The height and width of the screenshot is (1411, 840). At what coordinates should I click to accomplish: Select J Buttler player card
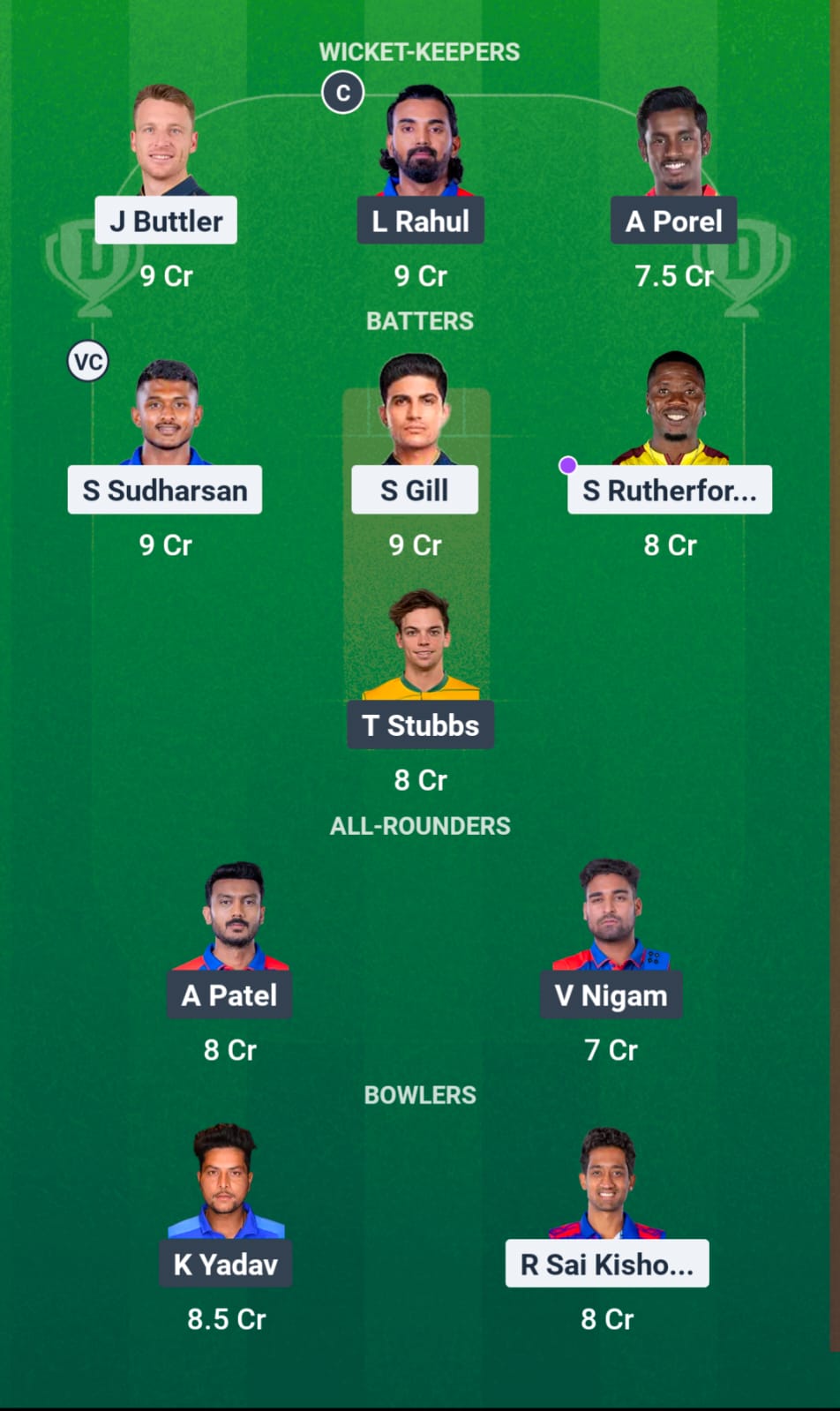165,220
